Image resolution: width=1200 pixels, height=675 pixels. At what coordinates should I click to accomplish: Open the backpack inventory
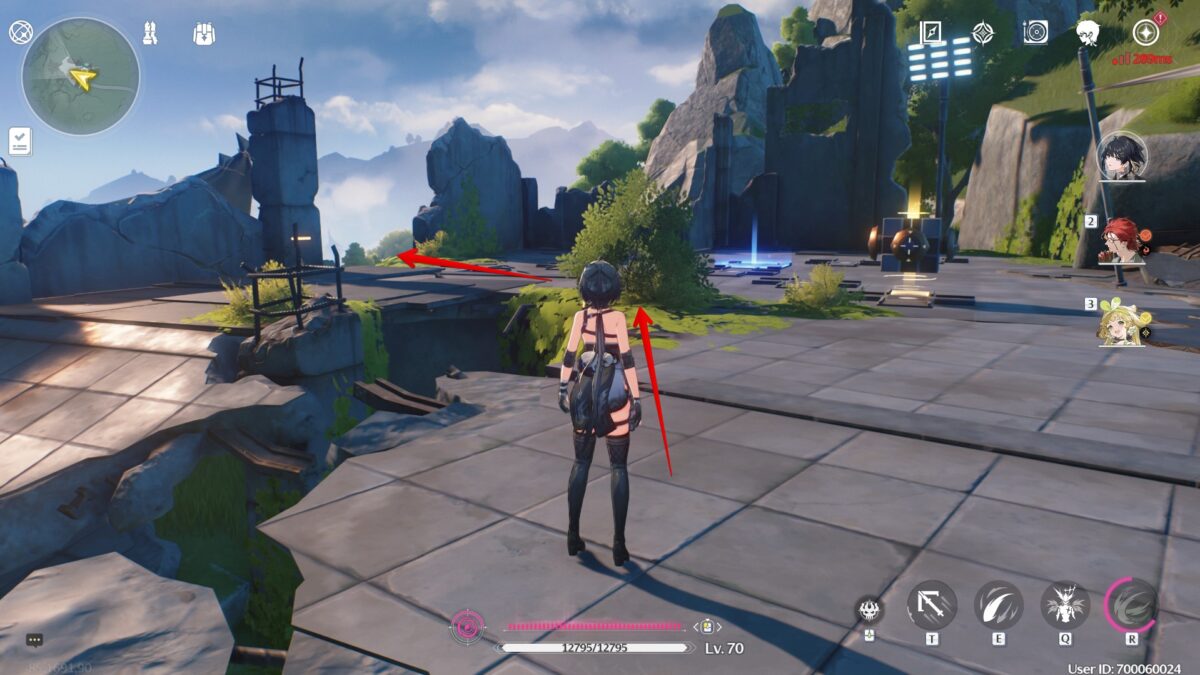[x=204, y=33]
